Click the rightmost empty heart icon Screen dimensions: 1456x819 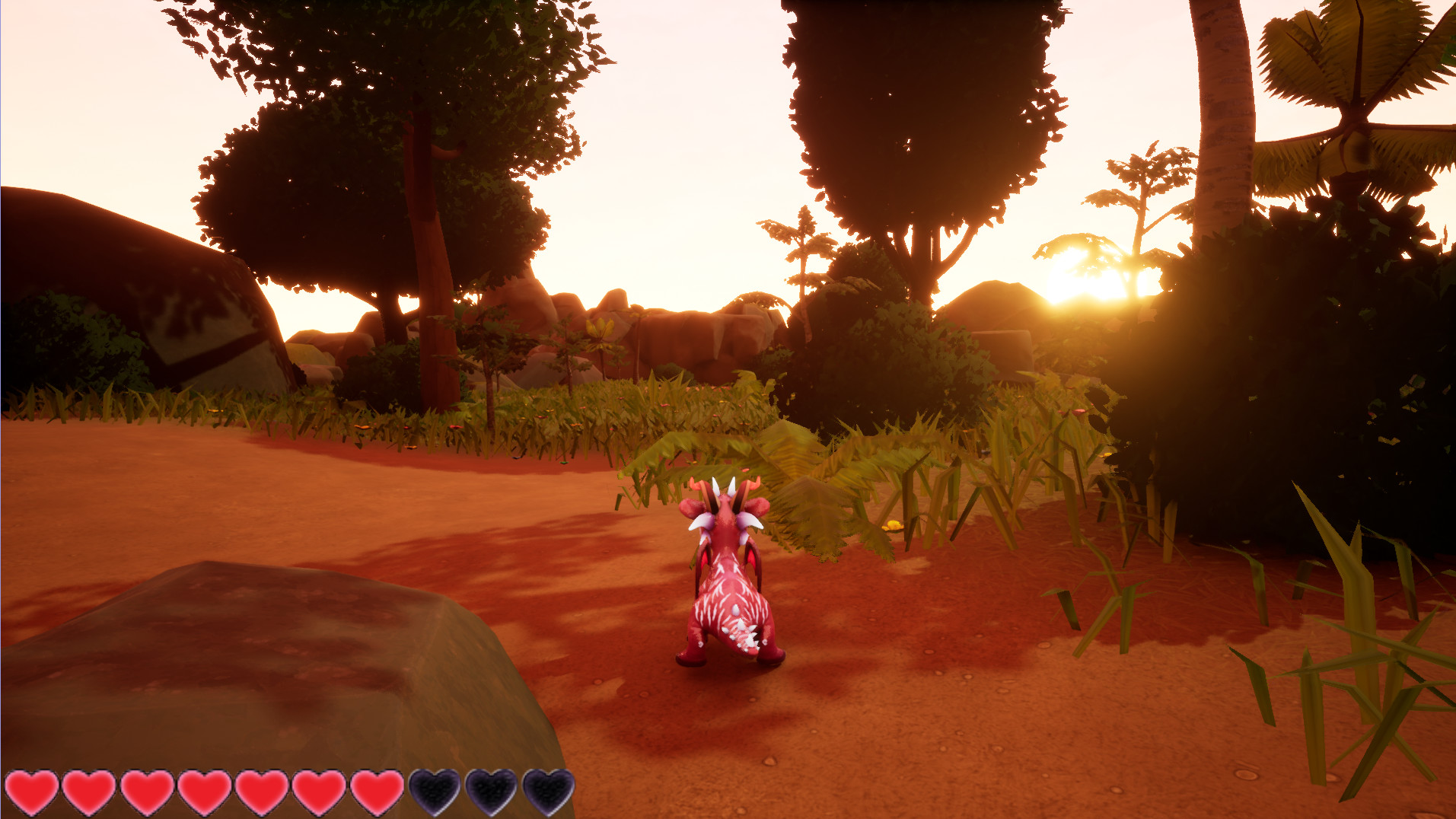point(550,792)
